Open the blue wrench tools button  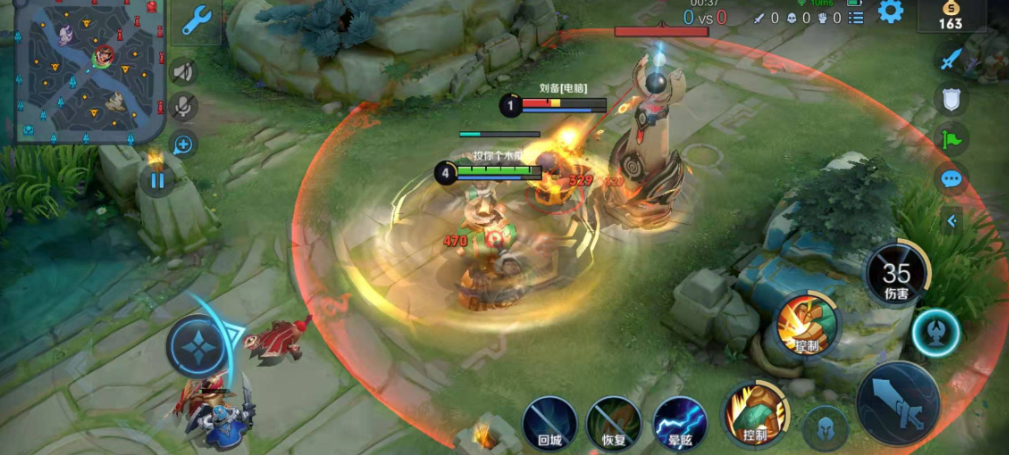pos(198,23)
